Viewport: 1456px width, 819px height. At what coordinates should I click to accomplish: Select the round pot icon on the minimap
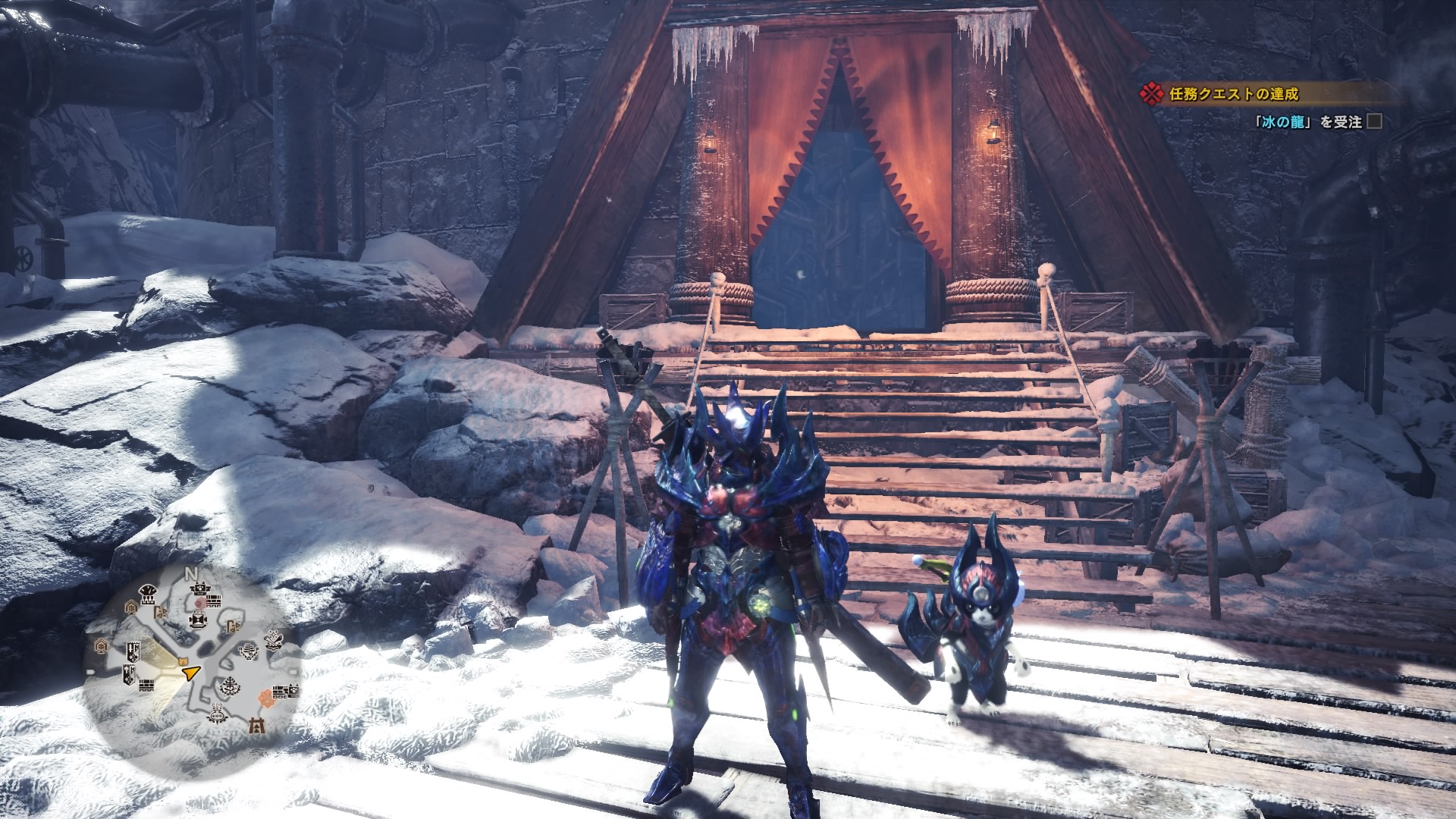[x=217, y=714]
